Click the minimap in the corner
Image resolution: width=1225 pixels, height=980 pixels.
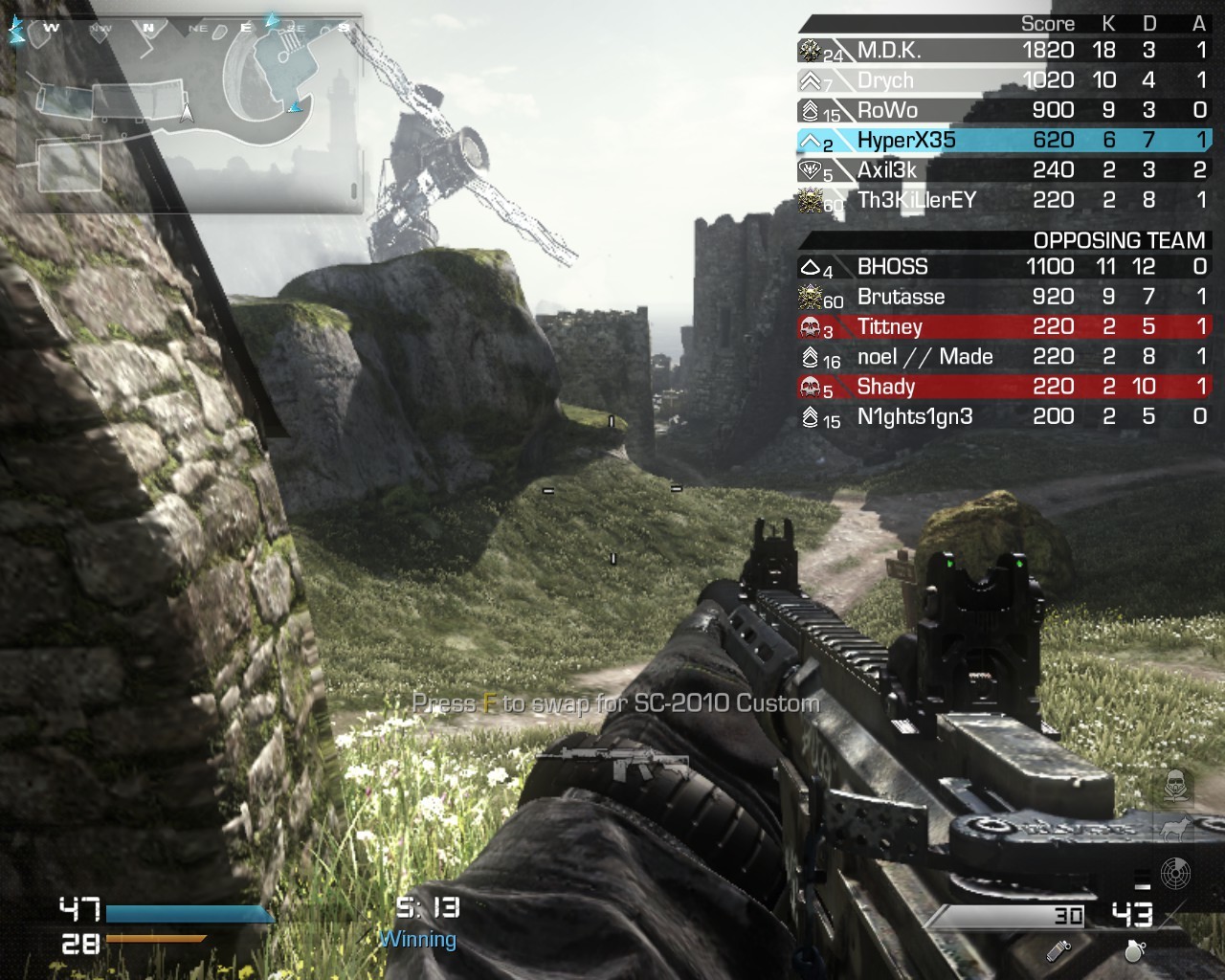(x=189, y=113)
